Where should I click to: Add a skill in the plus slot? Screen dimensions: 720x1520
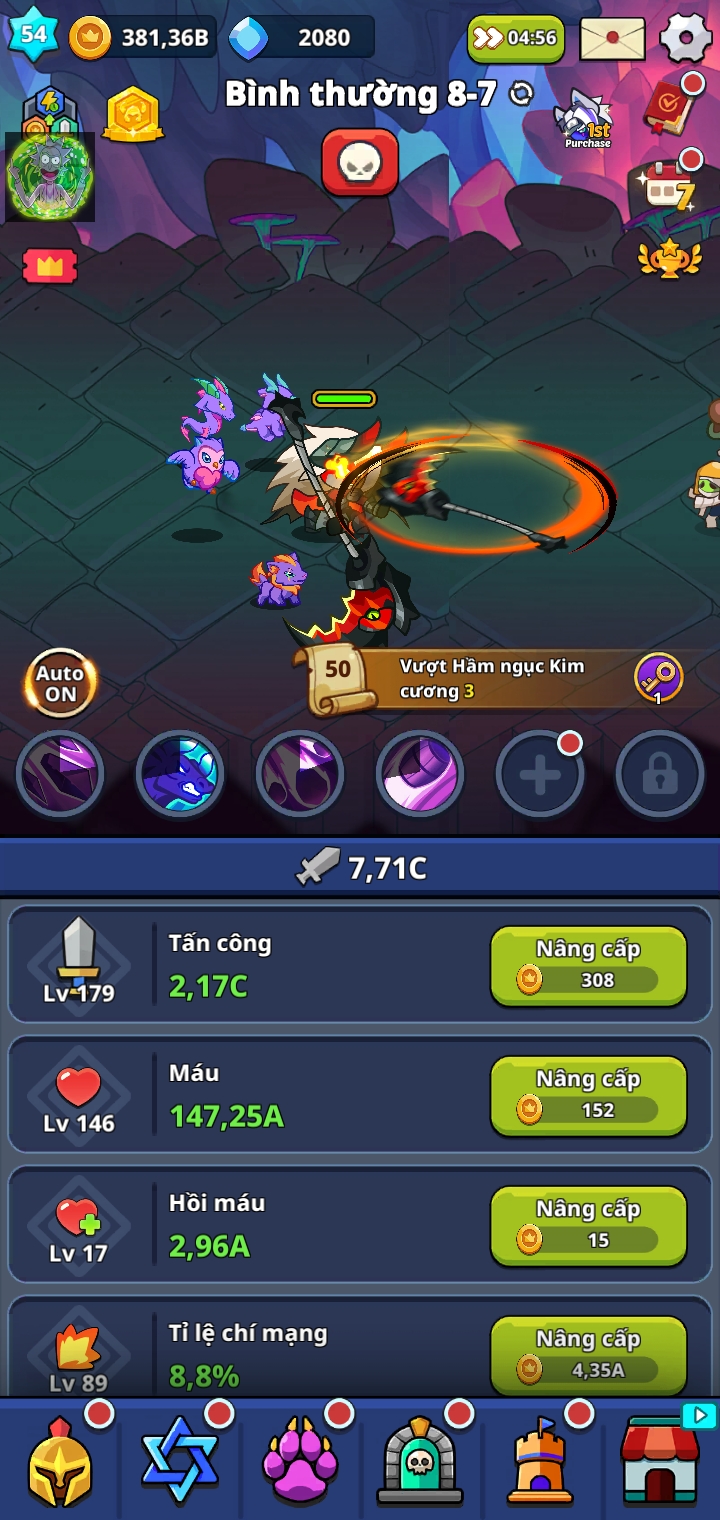[540, 775]
